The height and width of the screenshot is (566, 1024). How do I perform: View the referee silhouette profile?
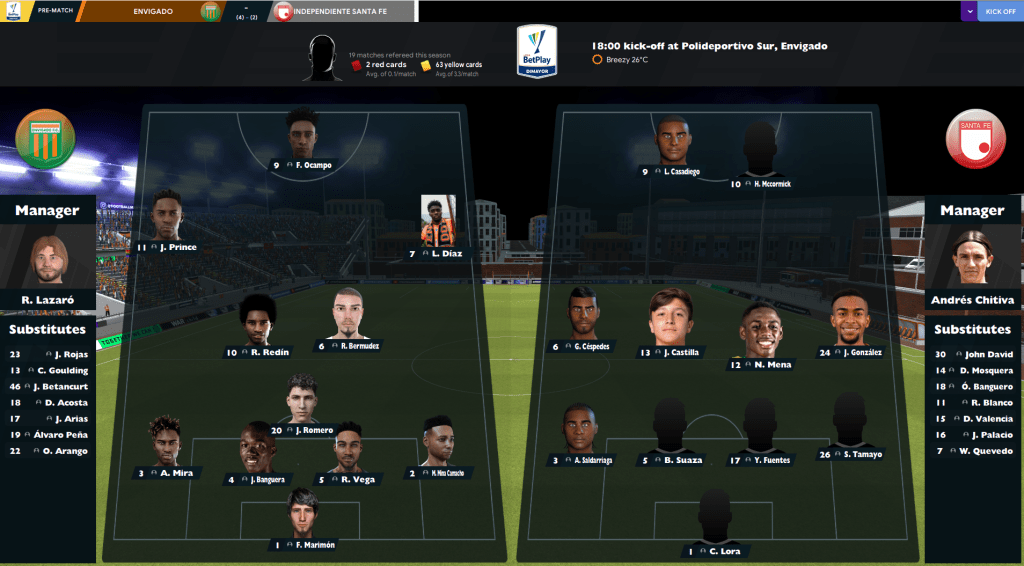[323, 58]
